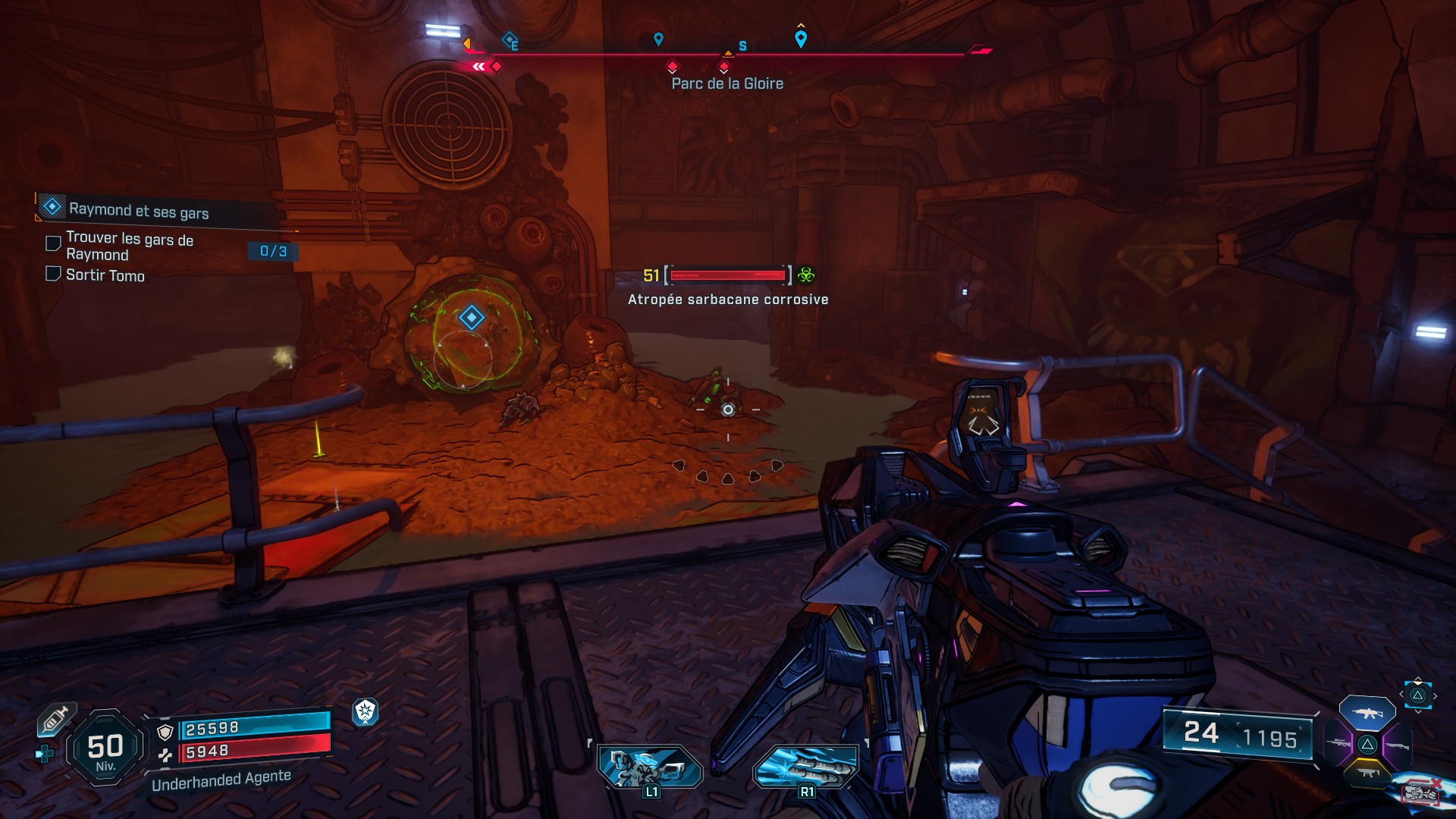Image resolution: width=1456 pixels, height=819 pixels.
Task: Check the objective Trouver les gars de Raymond
Action: pos(52,243)
